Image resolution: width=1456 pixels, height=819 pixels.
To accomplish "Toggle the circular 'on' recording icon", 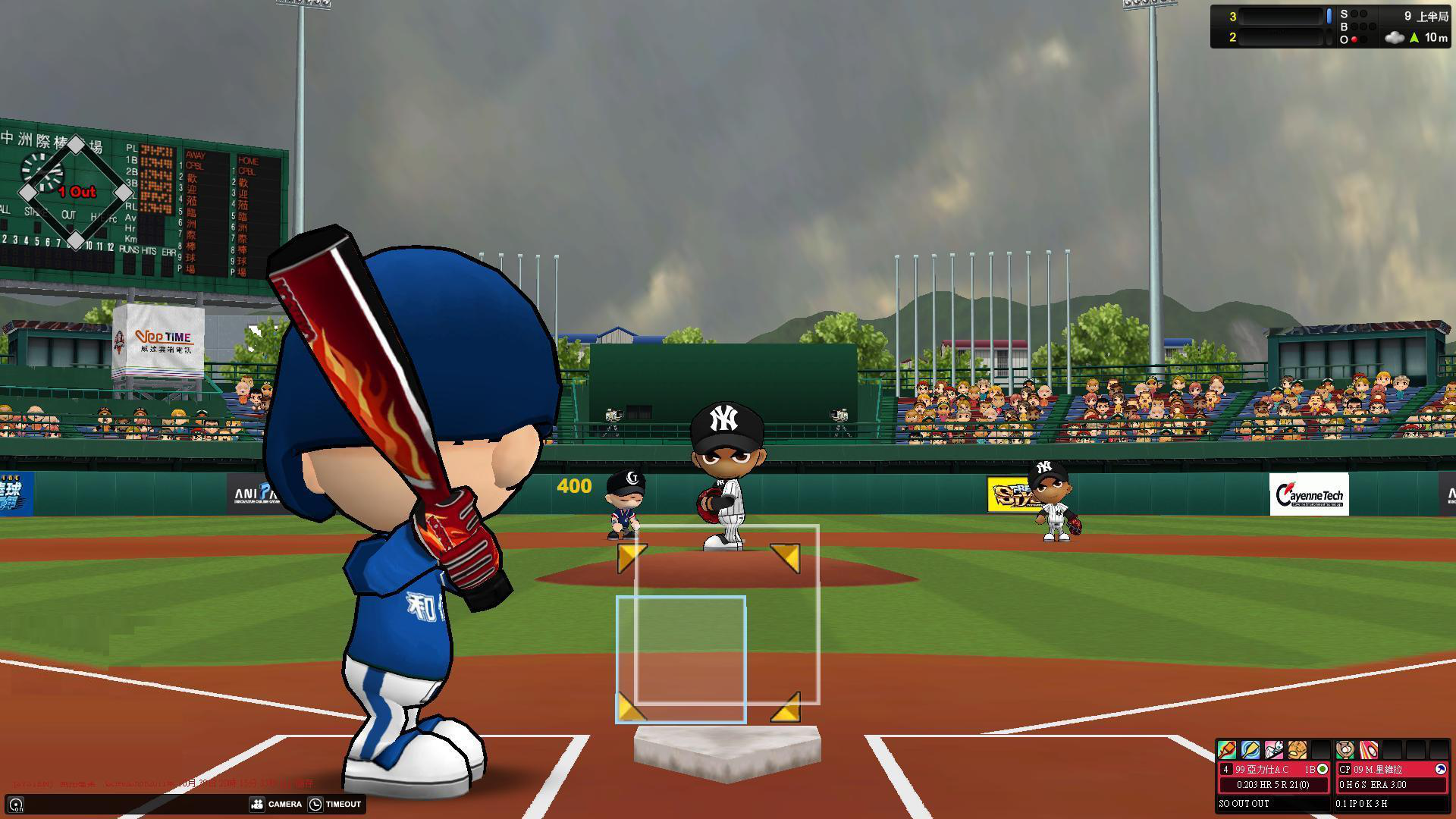I will pyautogui.click(x=16, y=805).
